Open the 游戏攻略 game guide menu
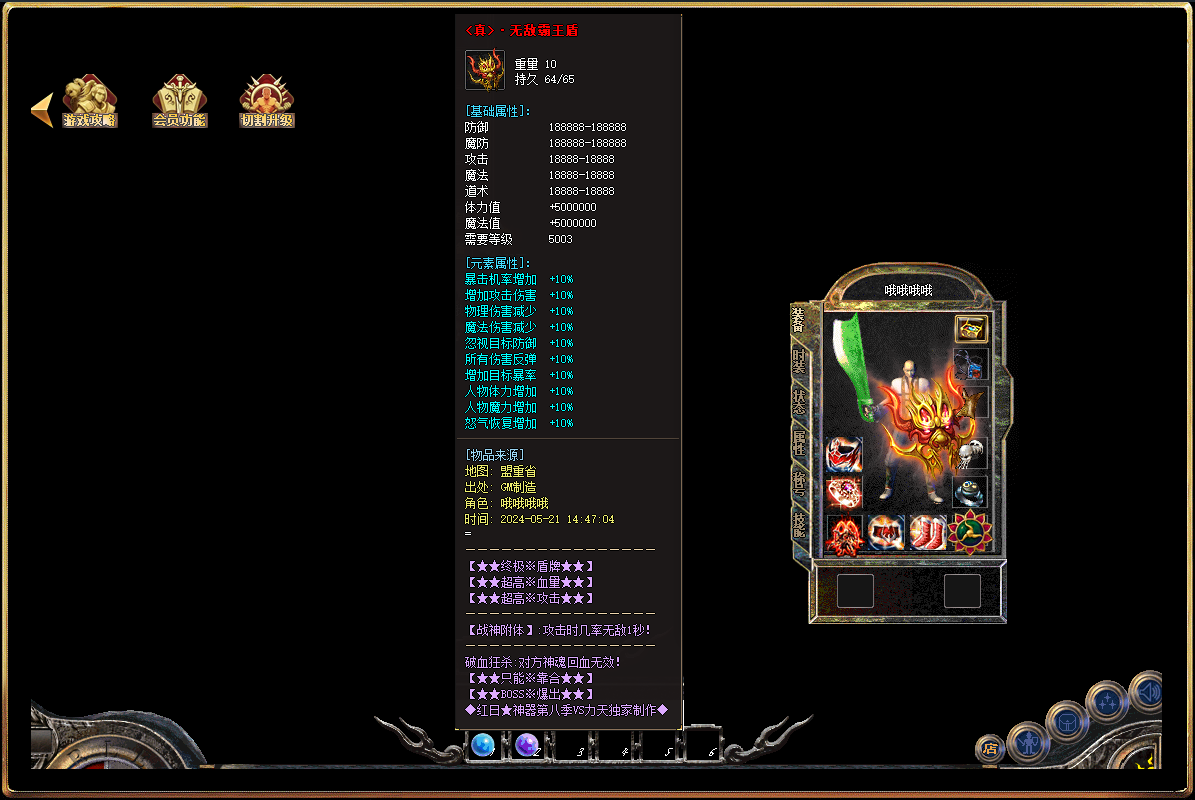1195x800 pixels. 89,102
